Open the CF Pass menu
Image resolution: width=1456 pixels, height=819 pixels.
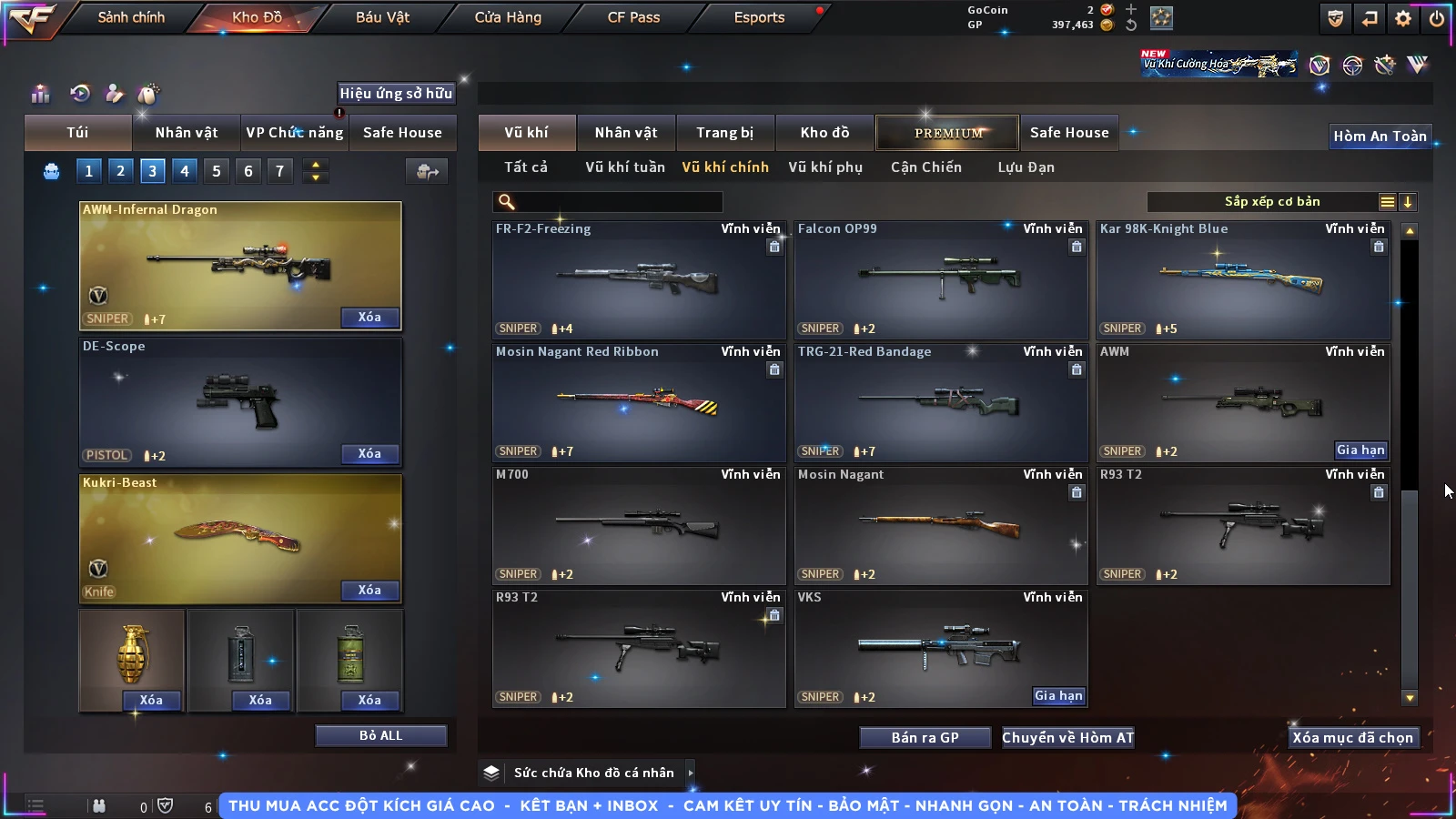pos(633,17)
